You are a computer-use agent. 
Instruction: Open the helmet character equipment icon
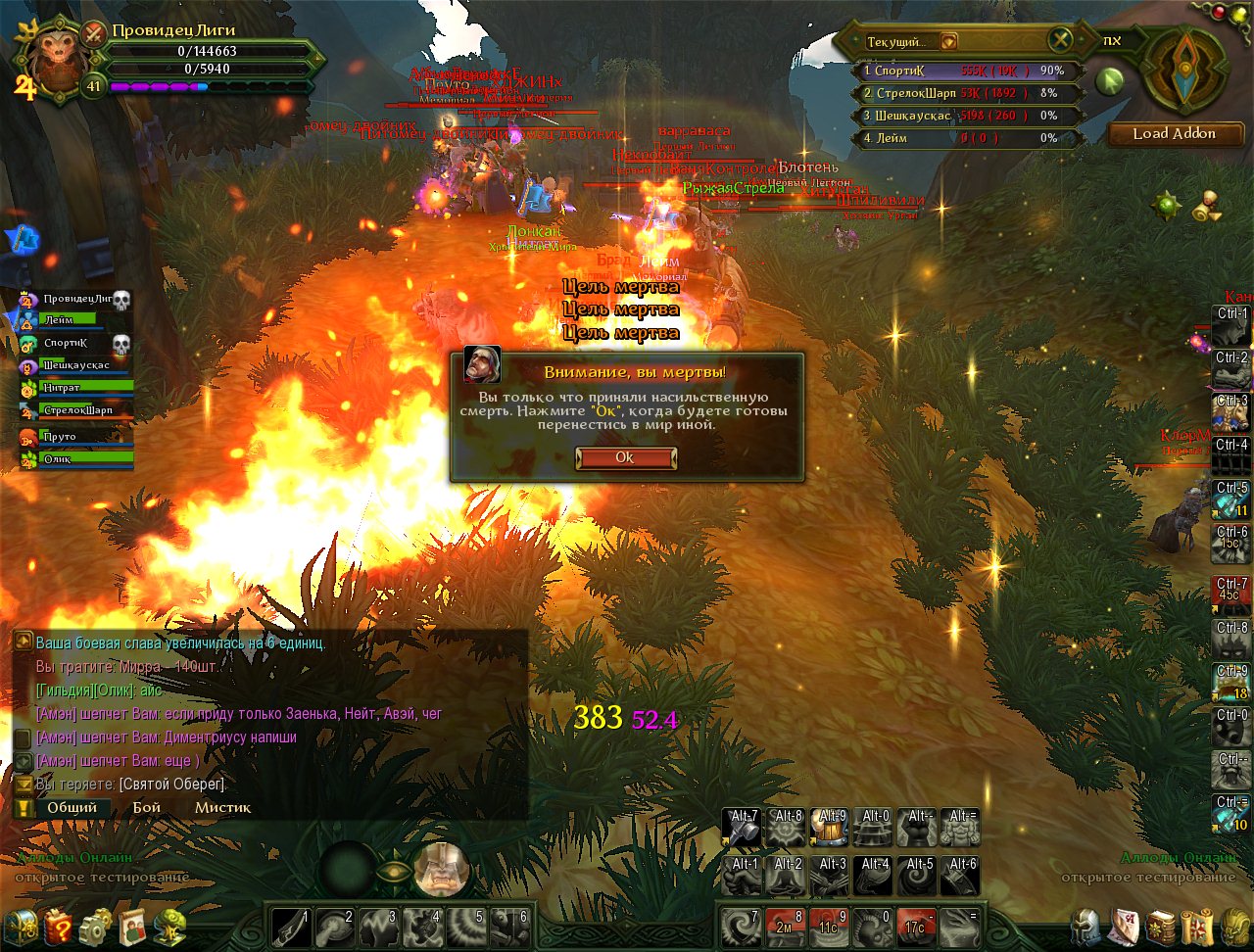1085,927
